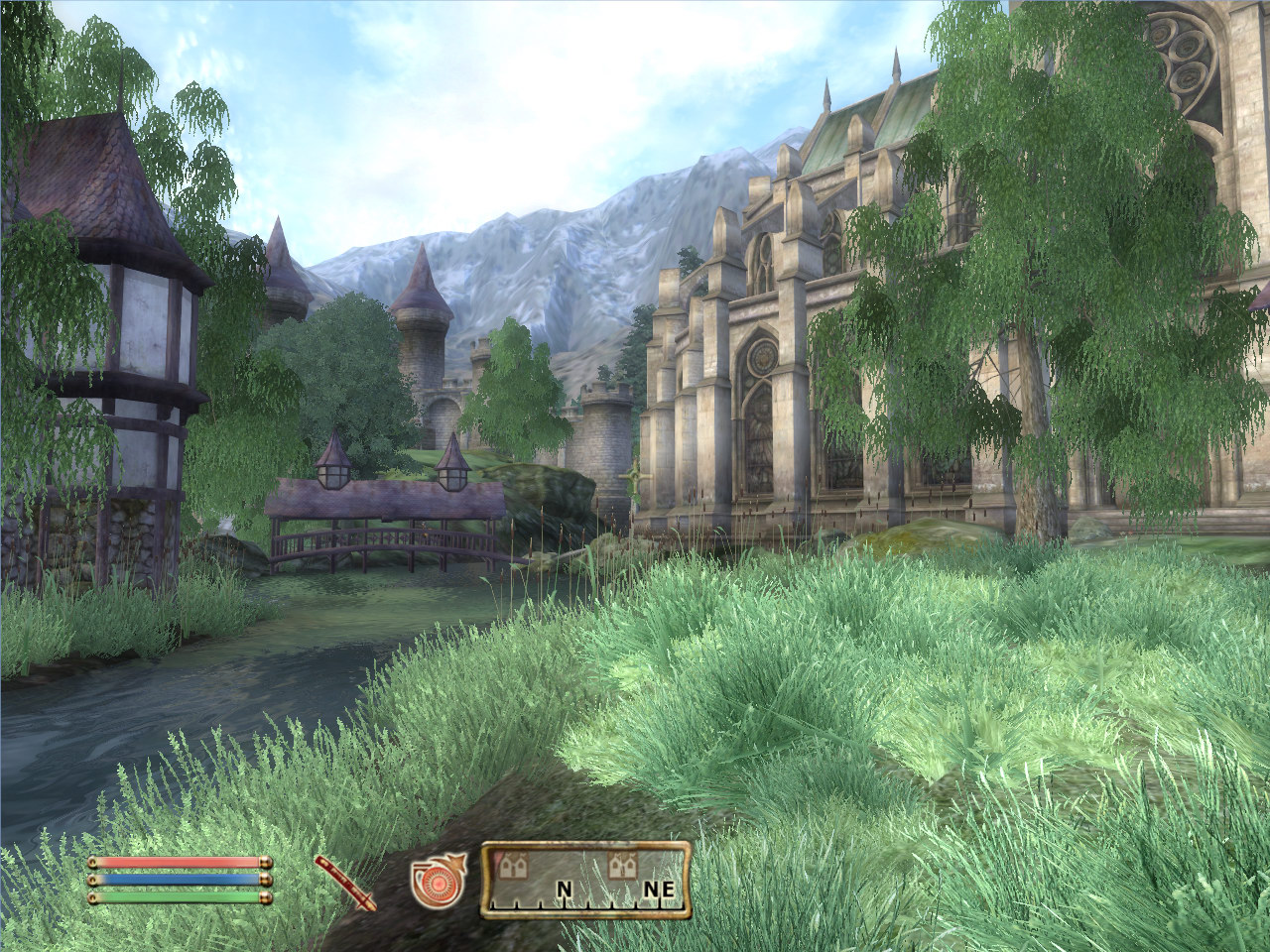Click the compass bar showing N and NE

click(x=586, y=880)
